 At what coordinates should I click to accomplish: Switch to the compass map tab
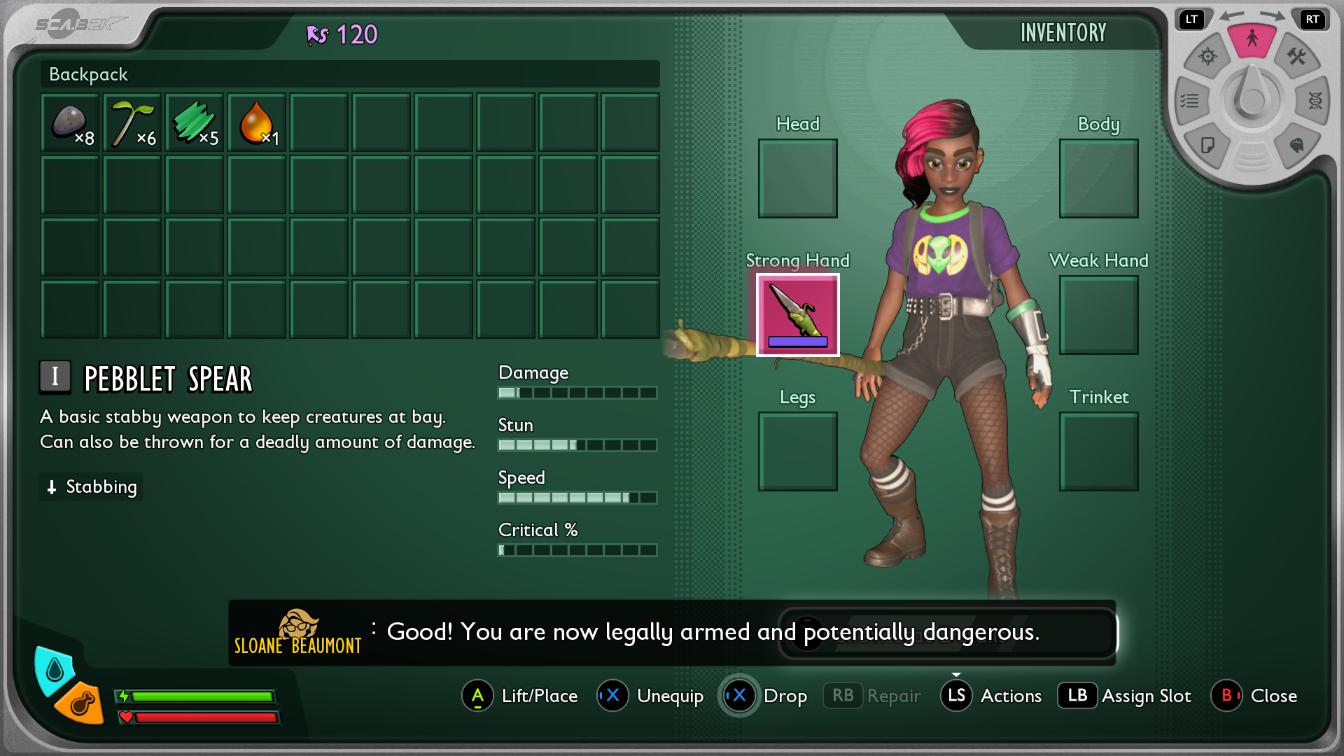tap(1207, 57)
